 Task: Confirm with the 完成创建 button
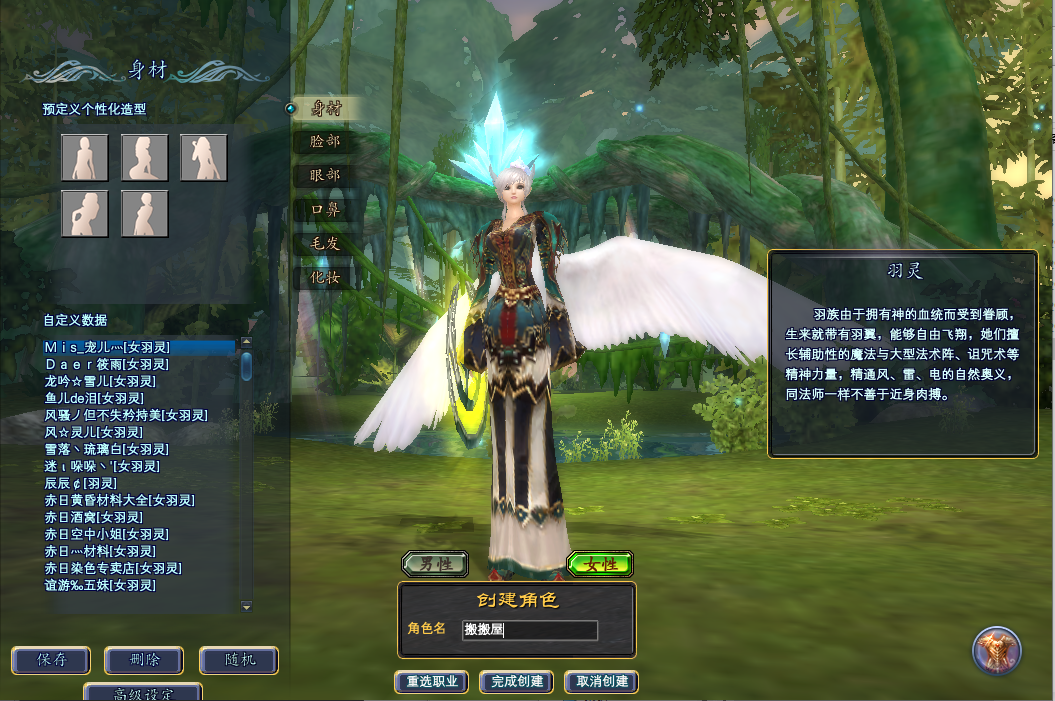click(x=517, y=682)
